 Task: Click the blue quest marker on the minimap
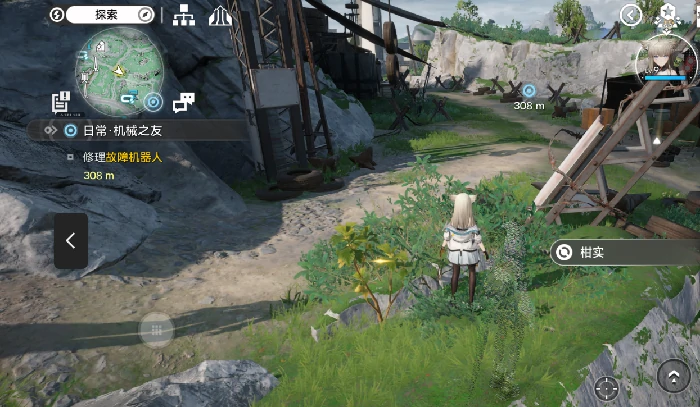coord(153,101)
